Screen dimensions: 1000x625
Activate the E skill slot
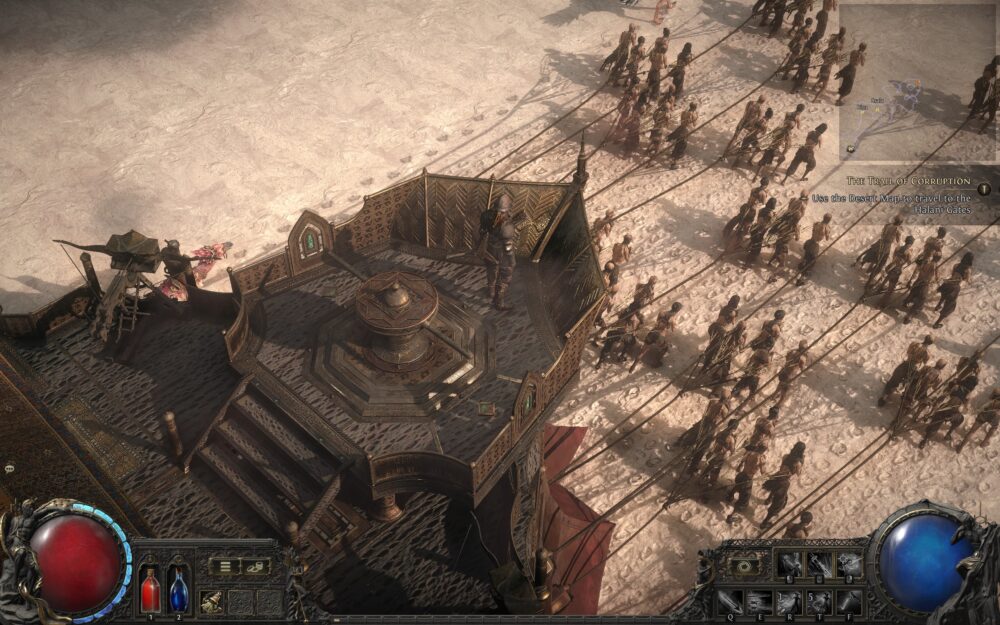coord(761,599)
